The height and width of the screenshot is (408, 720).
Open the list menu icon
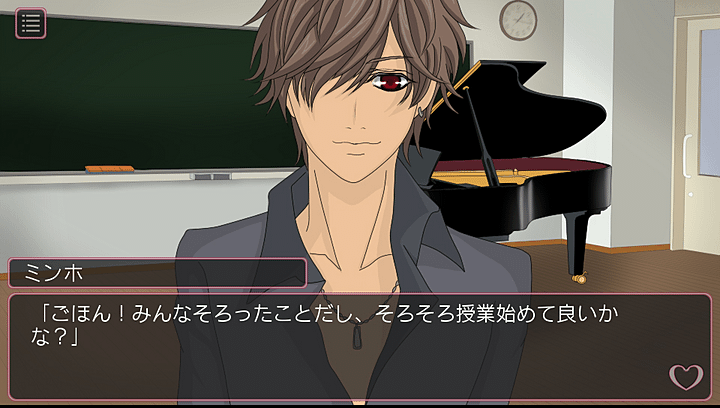[x=31, y=23]
